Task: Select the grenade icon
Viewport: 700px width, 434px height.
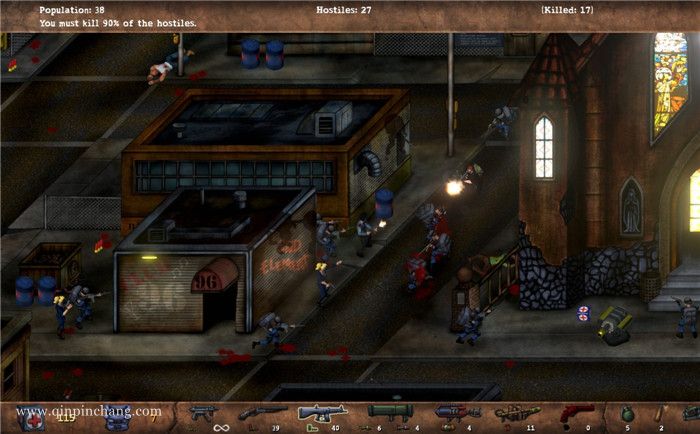Action: pyautogui.click(x=626, y=412)
